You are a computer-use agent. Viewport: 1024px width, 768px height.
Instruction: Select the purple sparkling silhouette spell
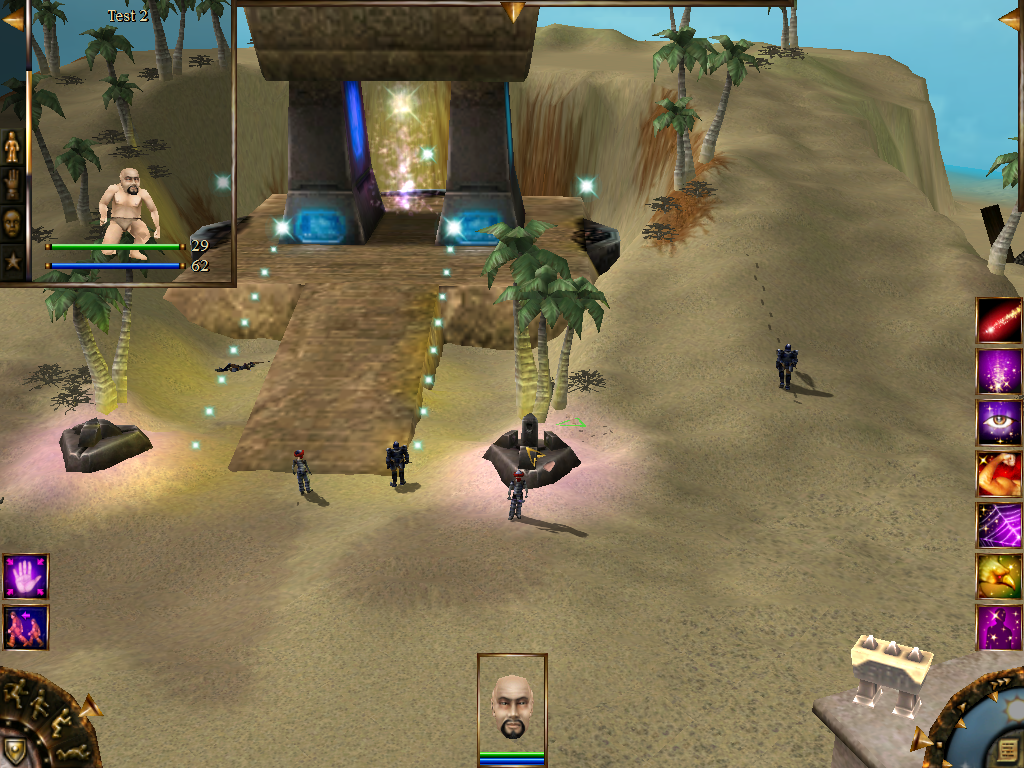click(999, 627)
